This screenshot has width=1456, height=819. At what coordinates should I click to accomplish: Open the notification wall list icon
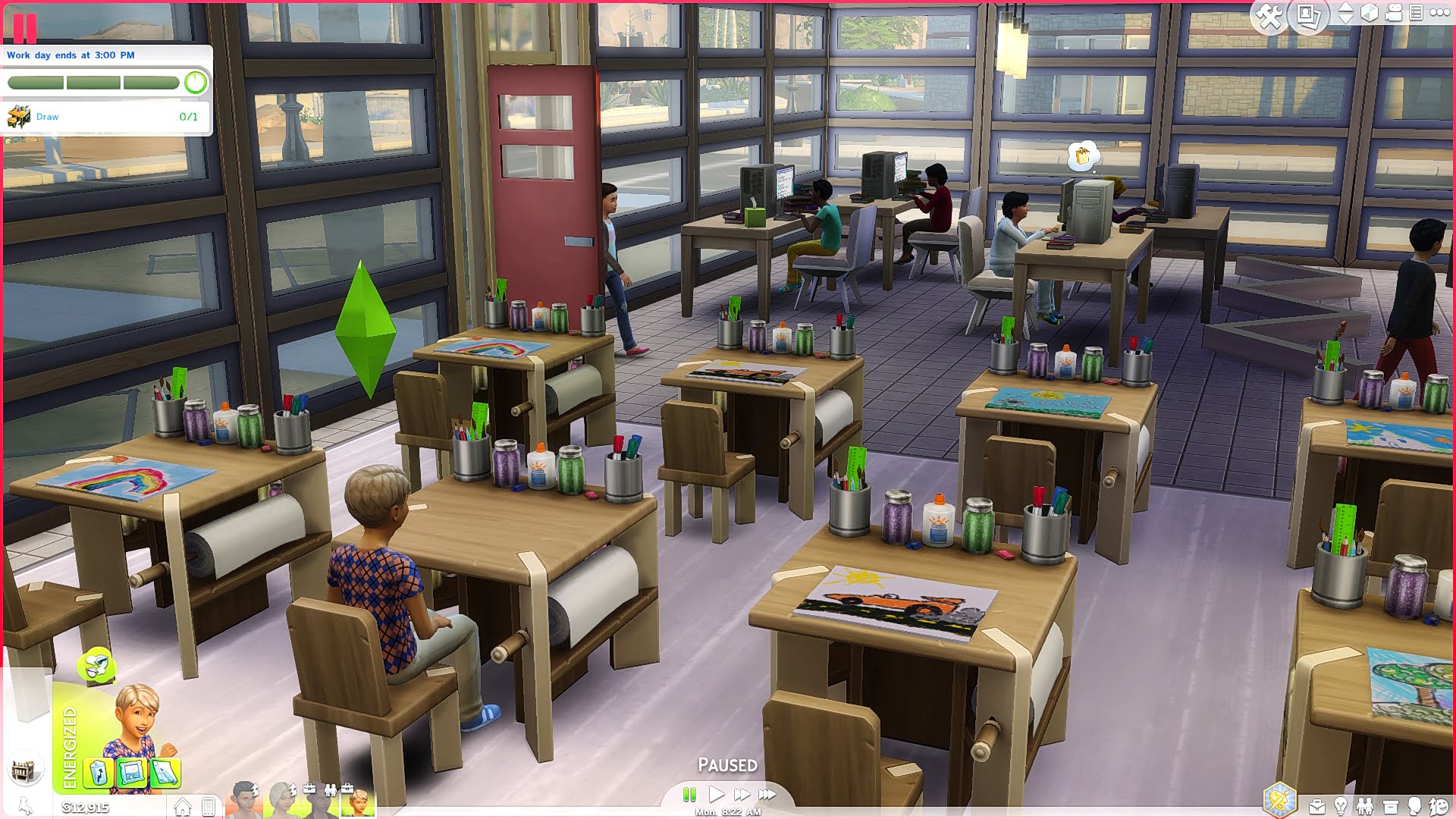tap(1416, 14)
